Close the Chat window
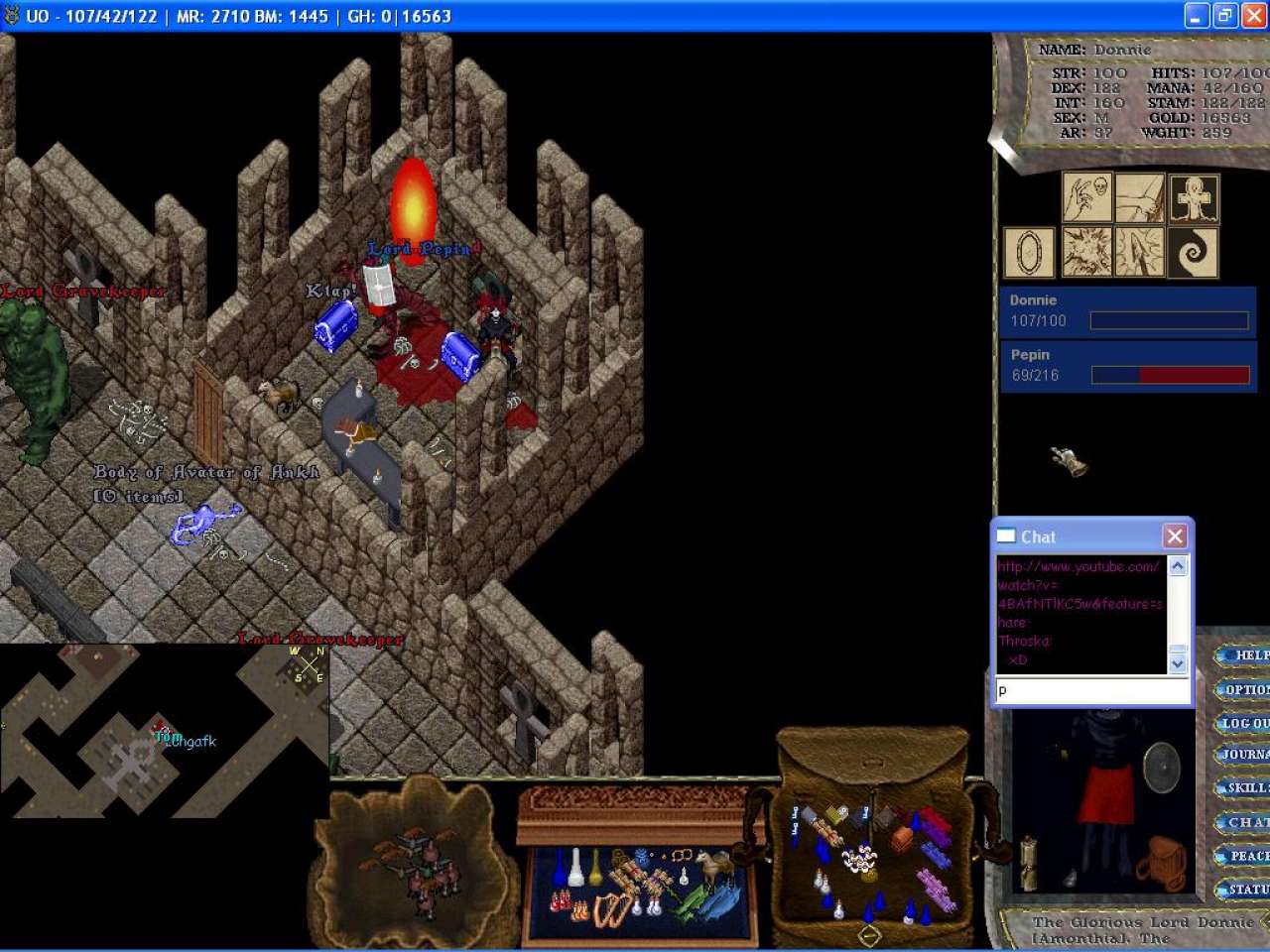Viewport: 1270px width, 952px height. (x=1175, y=536)
